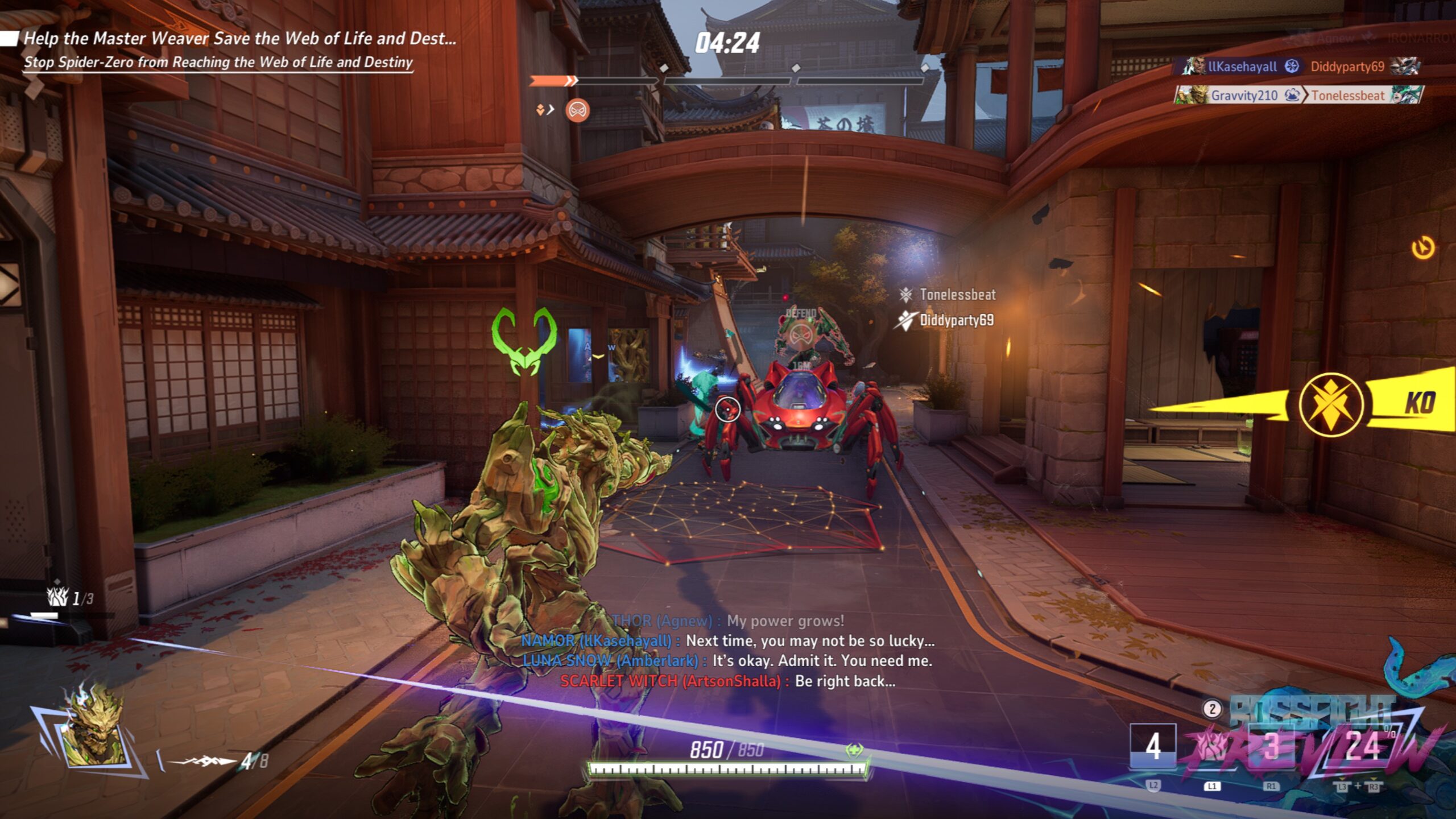
Task: Activate the R1 ability showing cooldown 3
Action: point(1271,747)
